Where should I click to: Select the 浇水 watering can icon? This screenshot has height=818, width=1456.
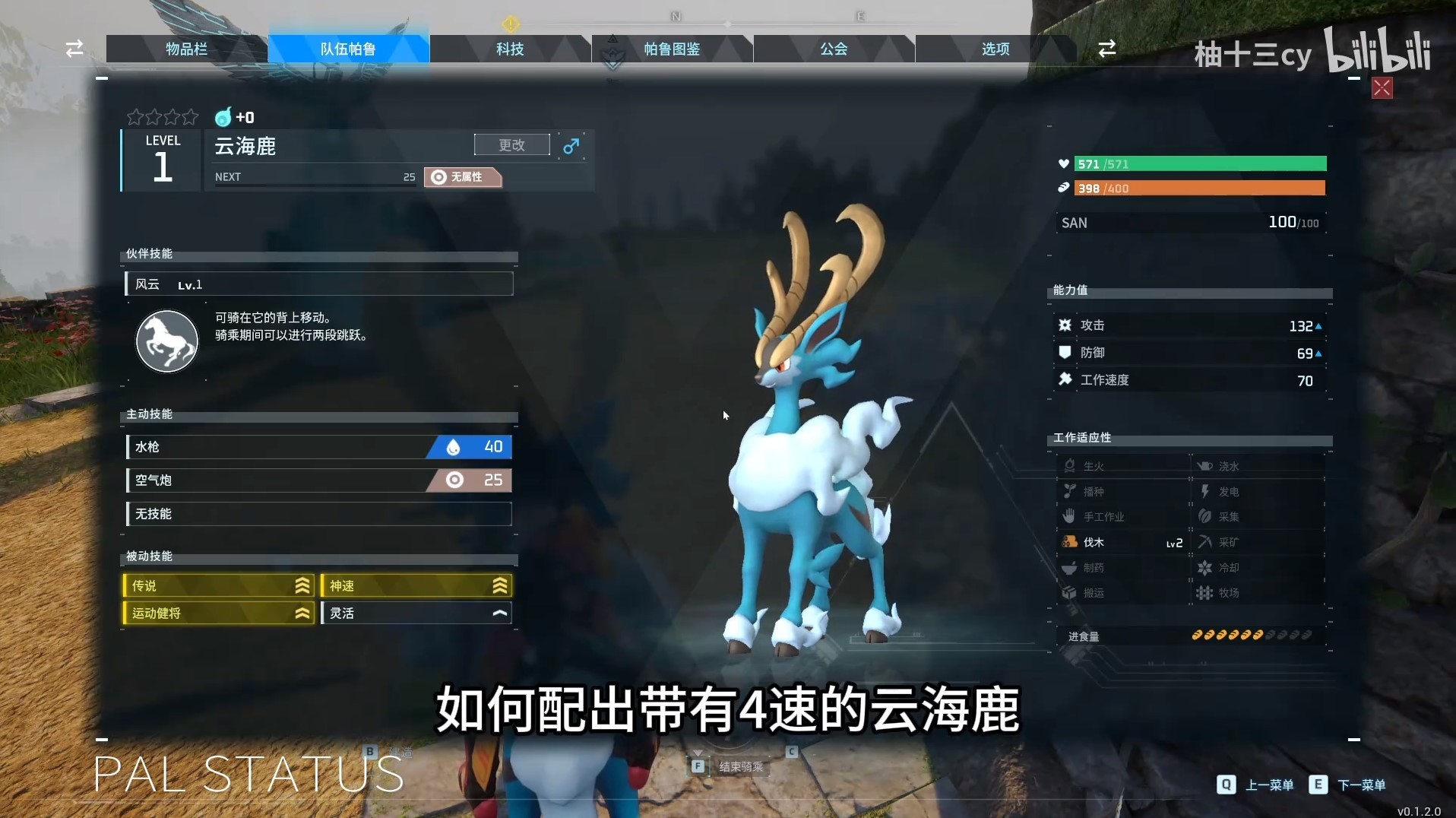(1204, 465)
